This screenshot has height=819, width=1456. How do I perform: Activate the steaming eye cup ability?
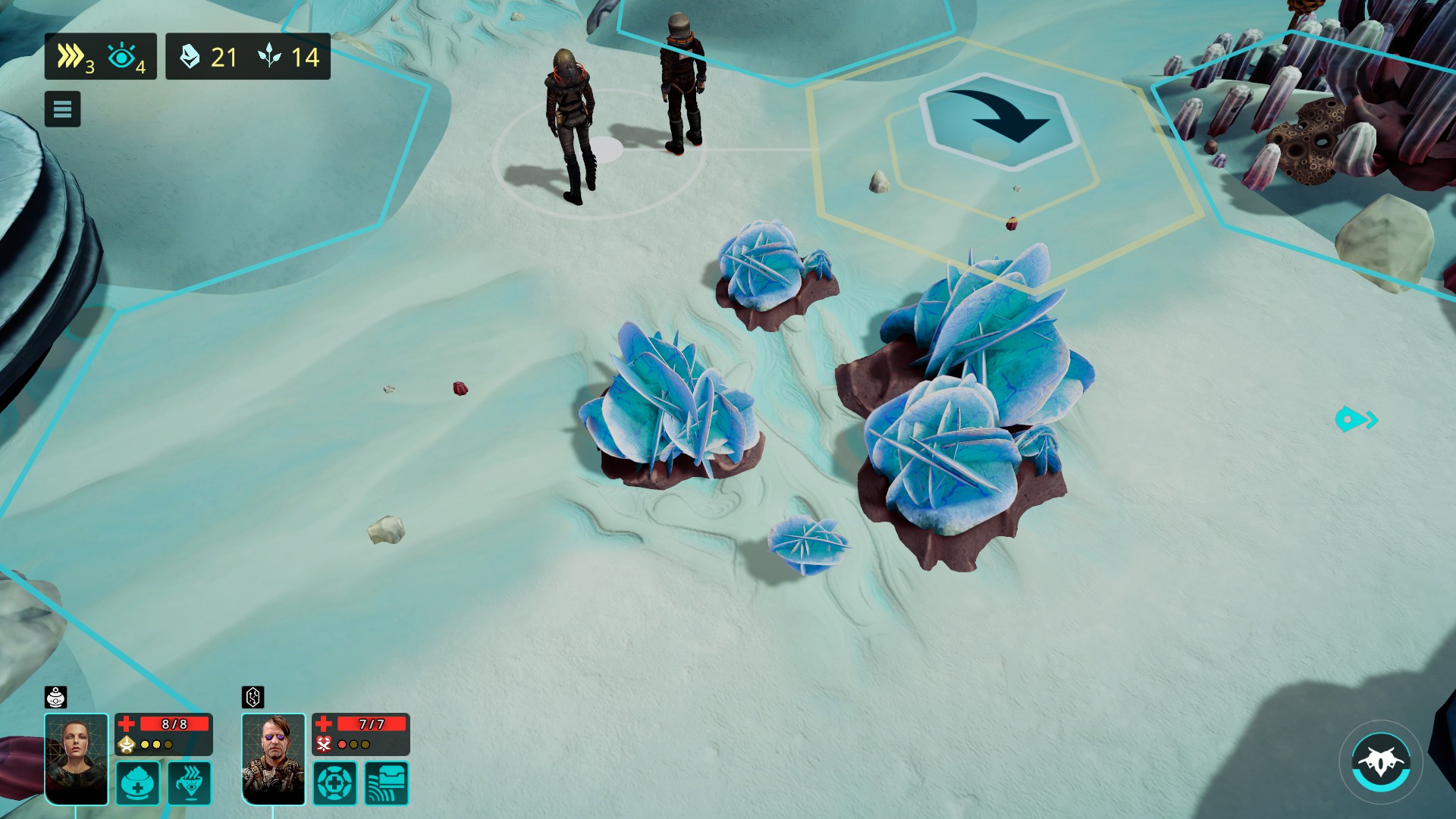click(190, 783)
